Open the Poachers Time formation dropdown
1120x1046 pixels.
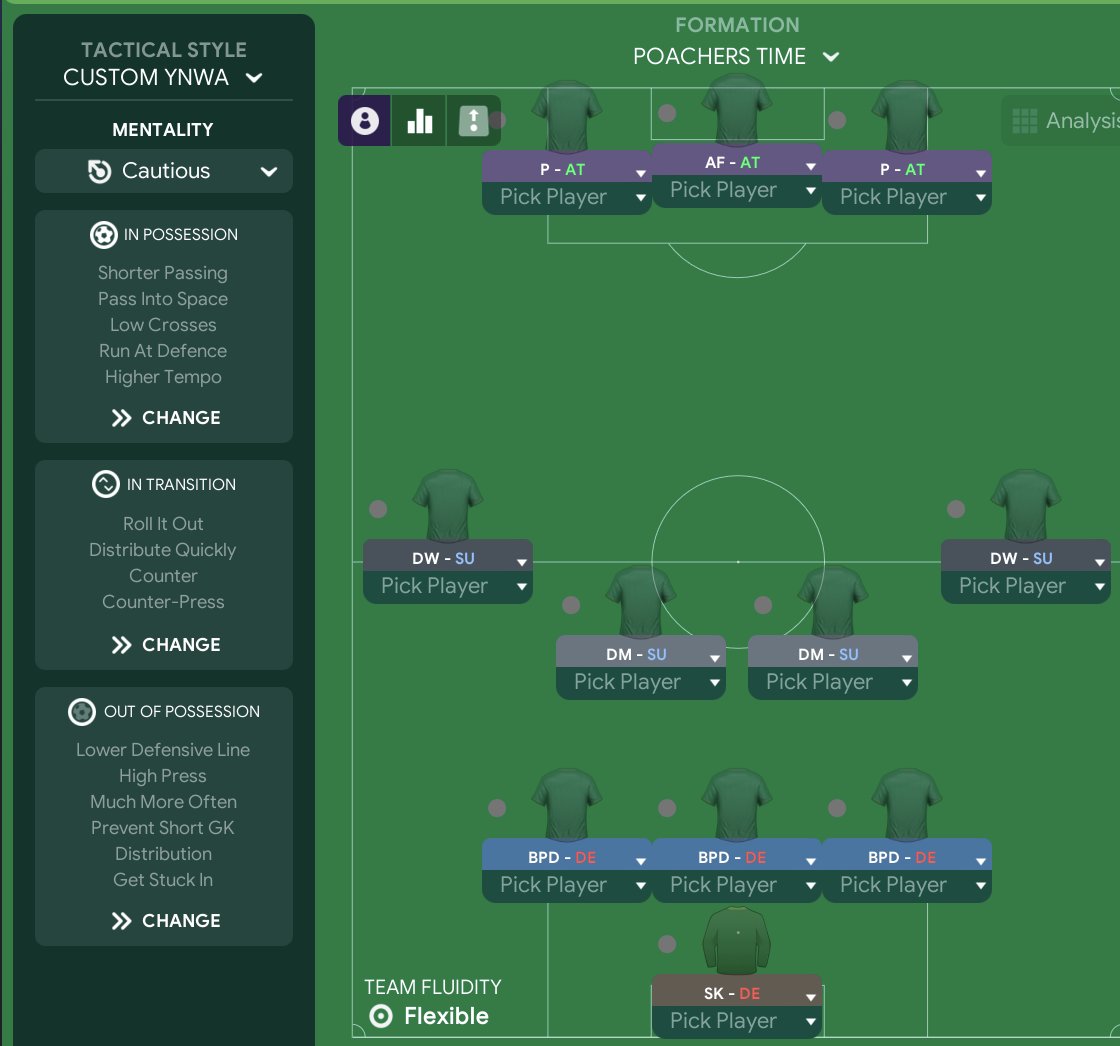click(x=735, y=57)
